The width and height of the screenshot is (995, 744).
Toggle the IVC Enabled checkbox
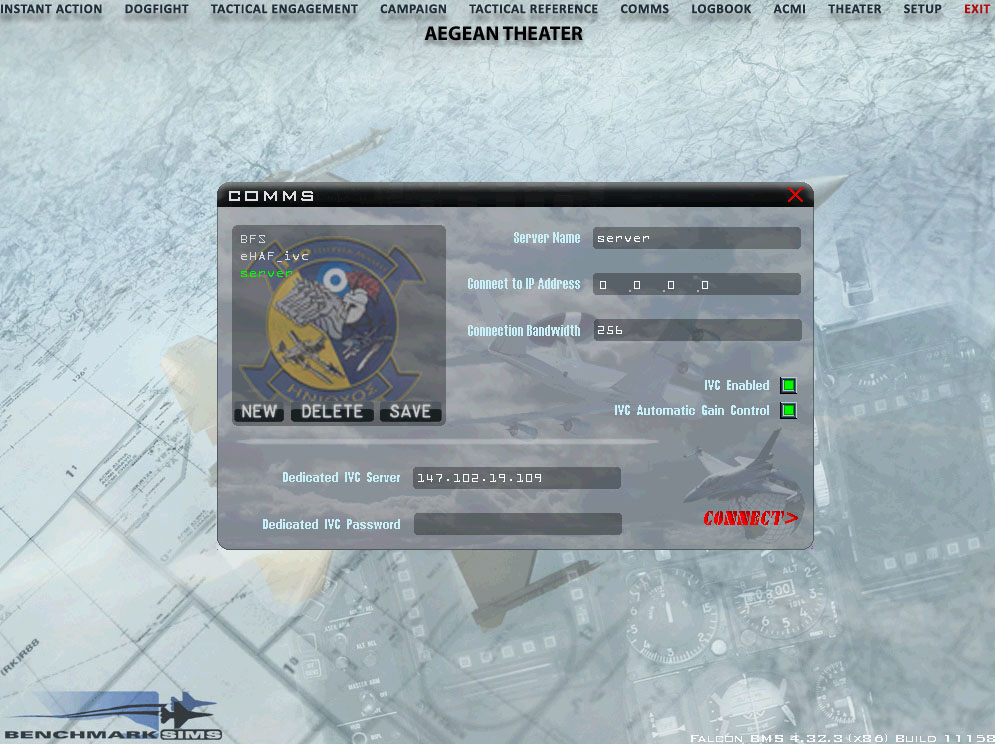pyautogui.click(x=788, y=386)
